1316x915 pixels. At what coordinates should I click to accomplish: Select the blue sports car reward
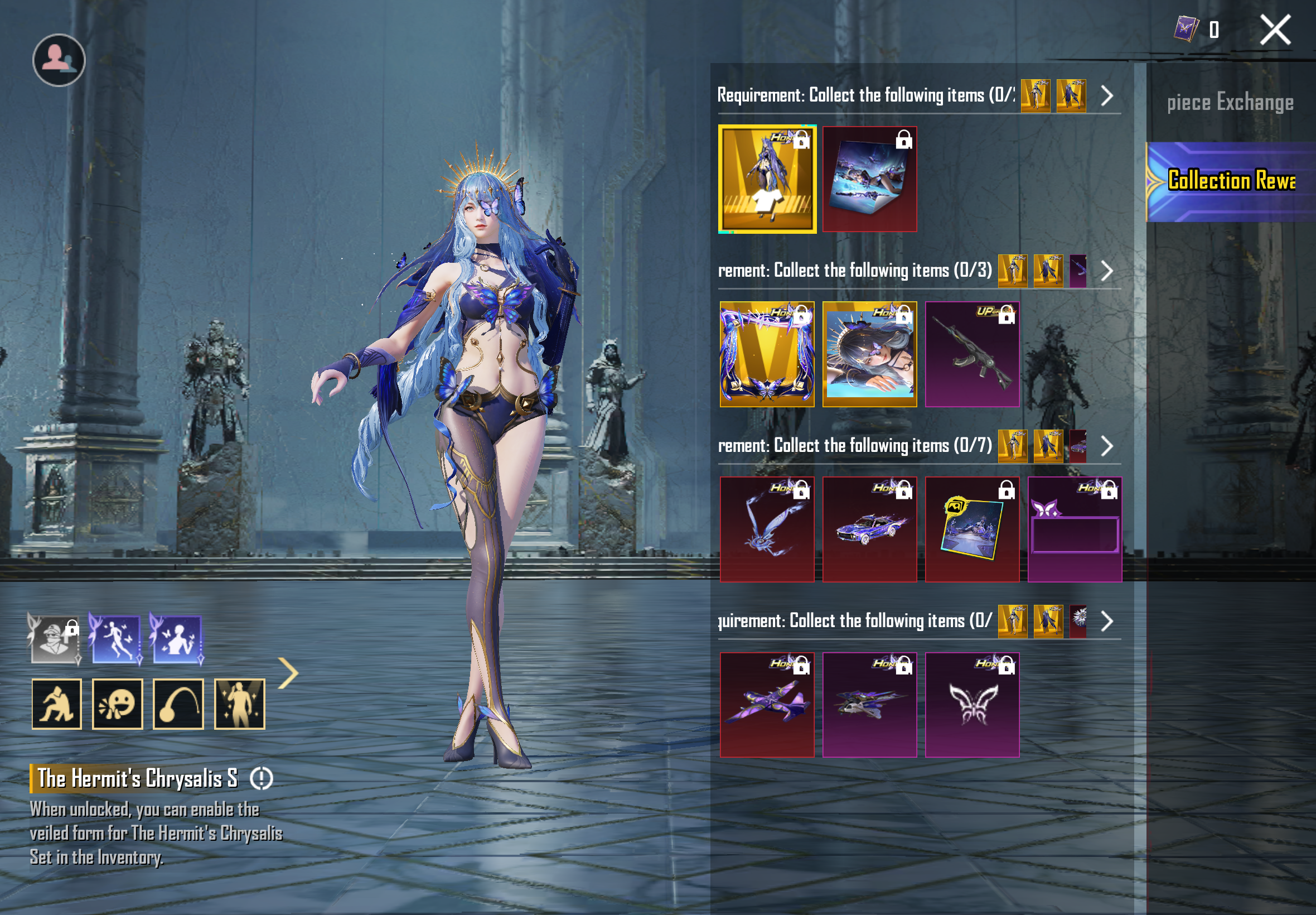(x=869, y=529)
